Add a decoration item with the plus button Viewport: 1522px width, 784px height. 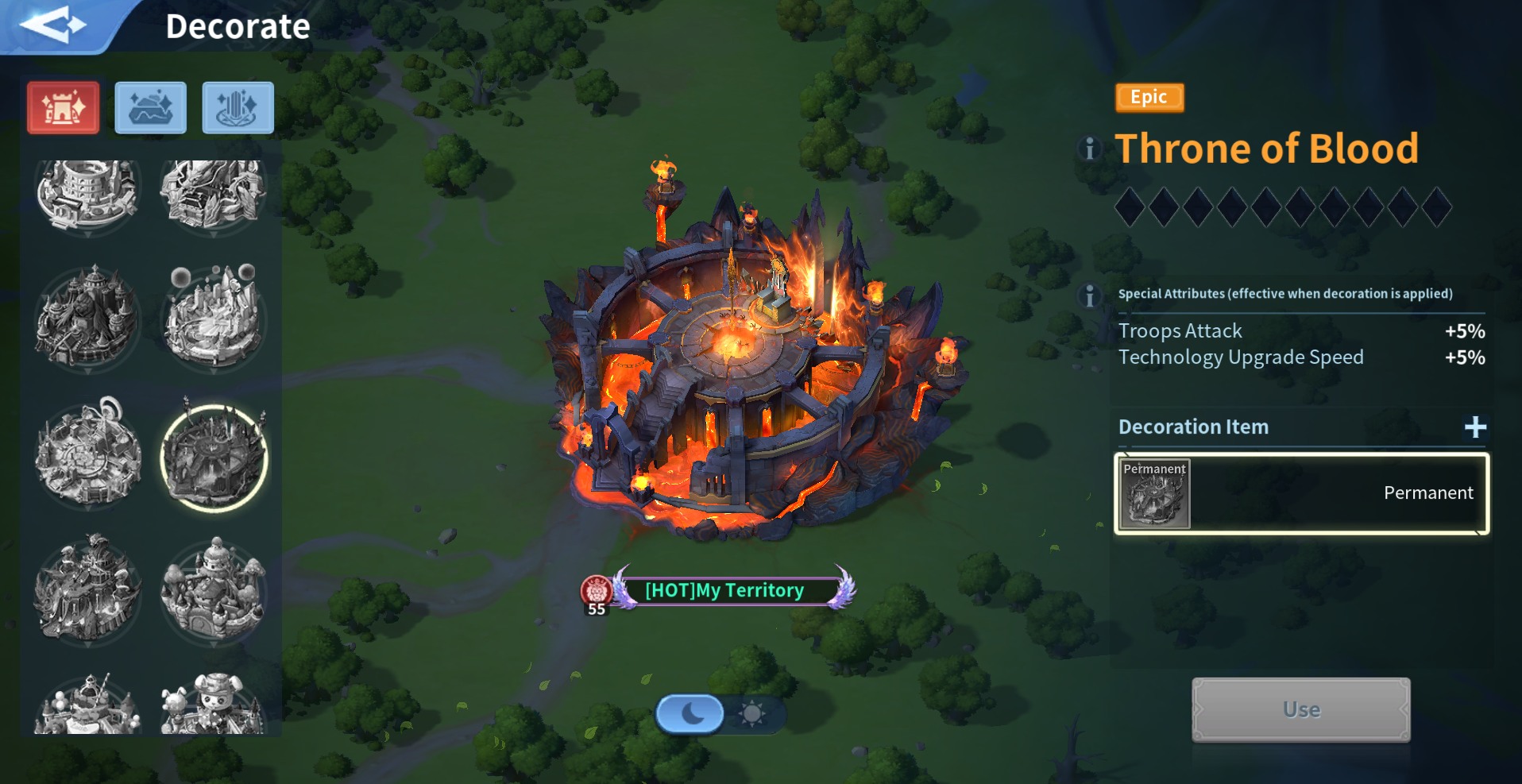[1475, 427]
